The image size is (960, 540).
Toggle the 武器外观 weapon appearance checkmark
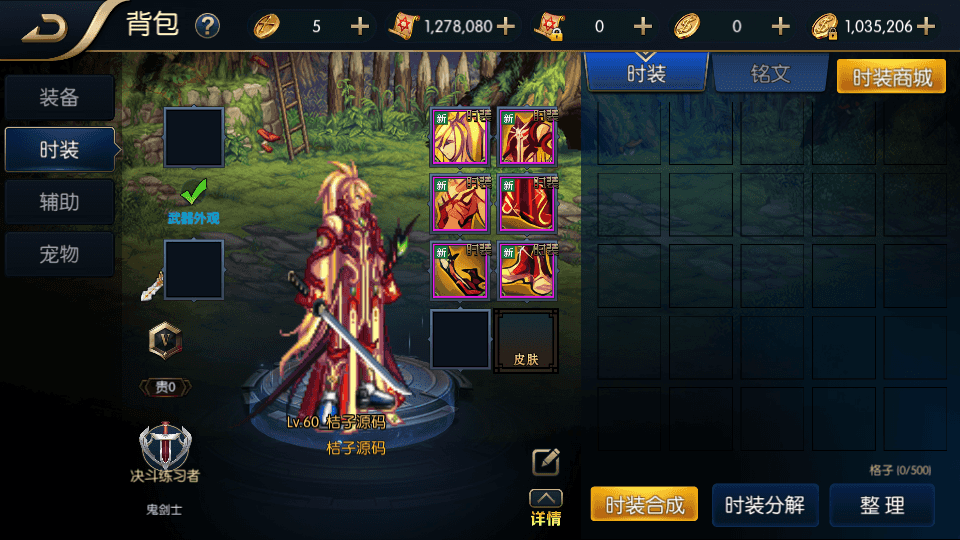[x=193, y=191]
